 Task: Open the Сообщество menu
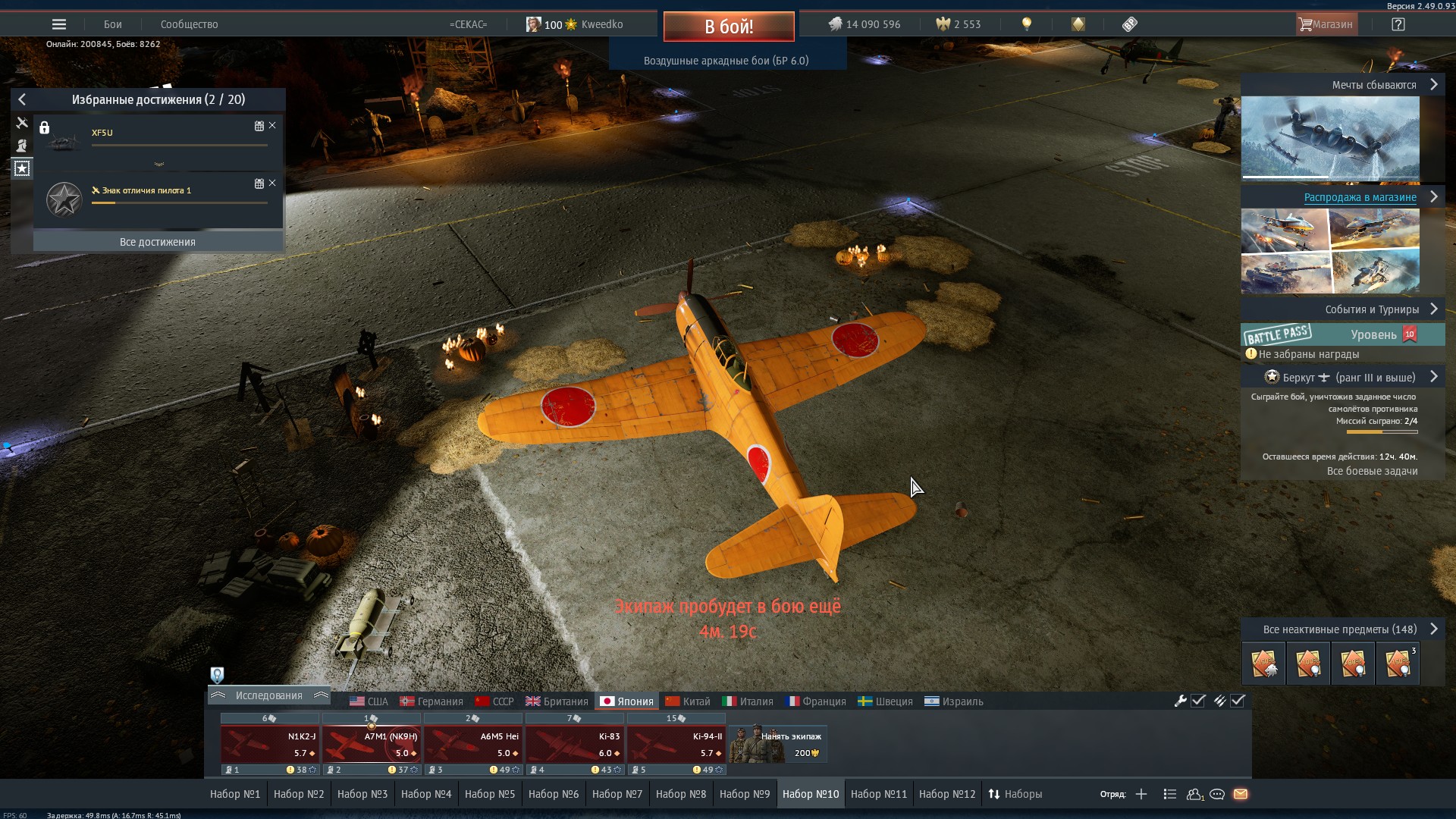click(x=189, y=24)
